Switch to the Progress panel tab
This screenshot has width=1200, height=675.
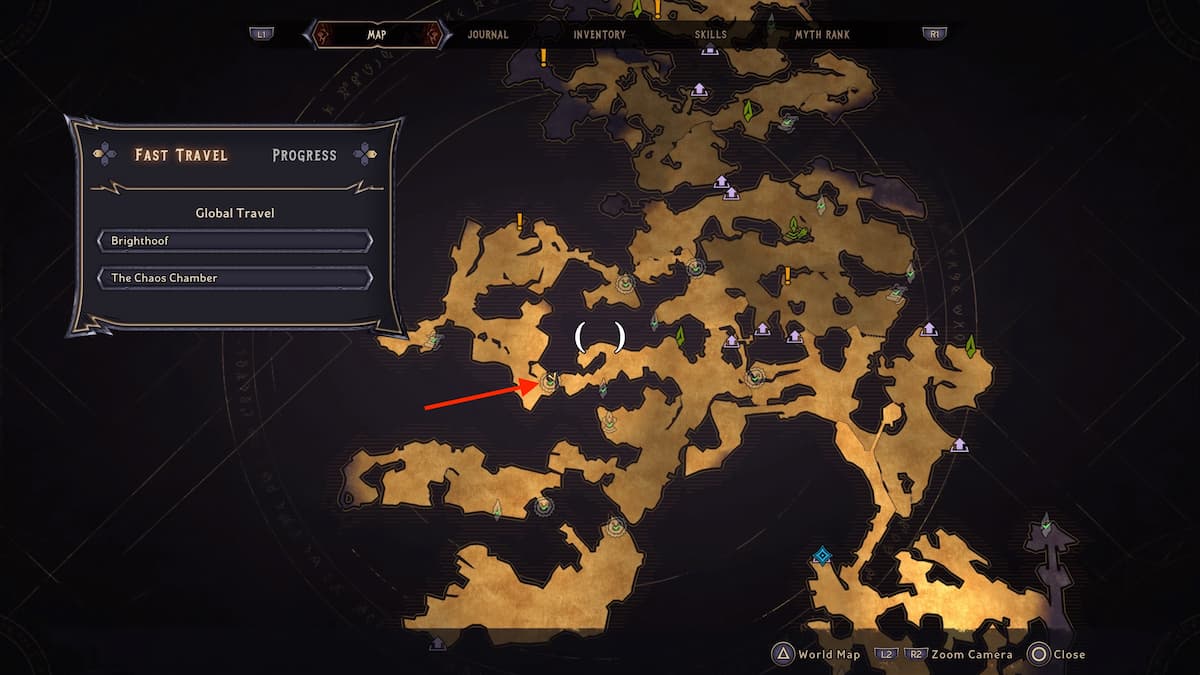(304, 155)
